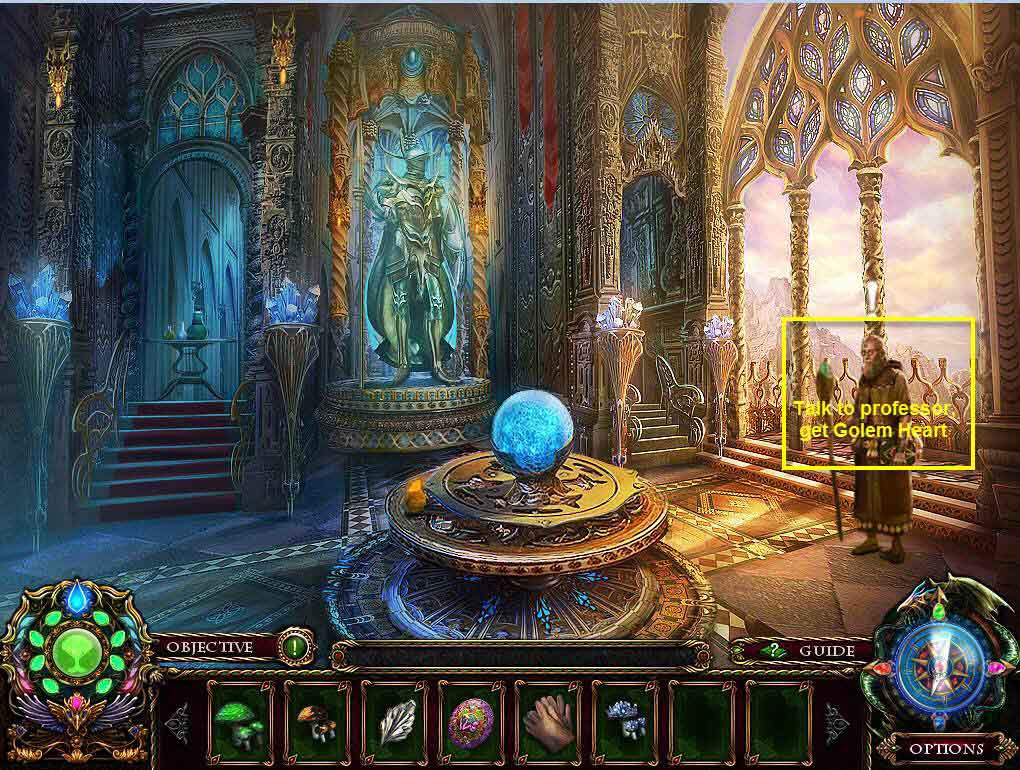Select the leather gloves in inventory

click(548, 719)
